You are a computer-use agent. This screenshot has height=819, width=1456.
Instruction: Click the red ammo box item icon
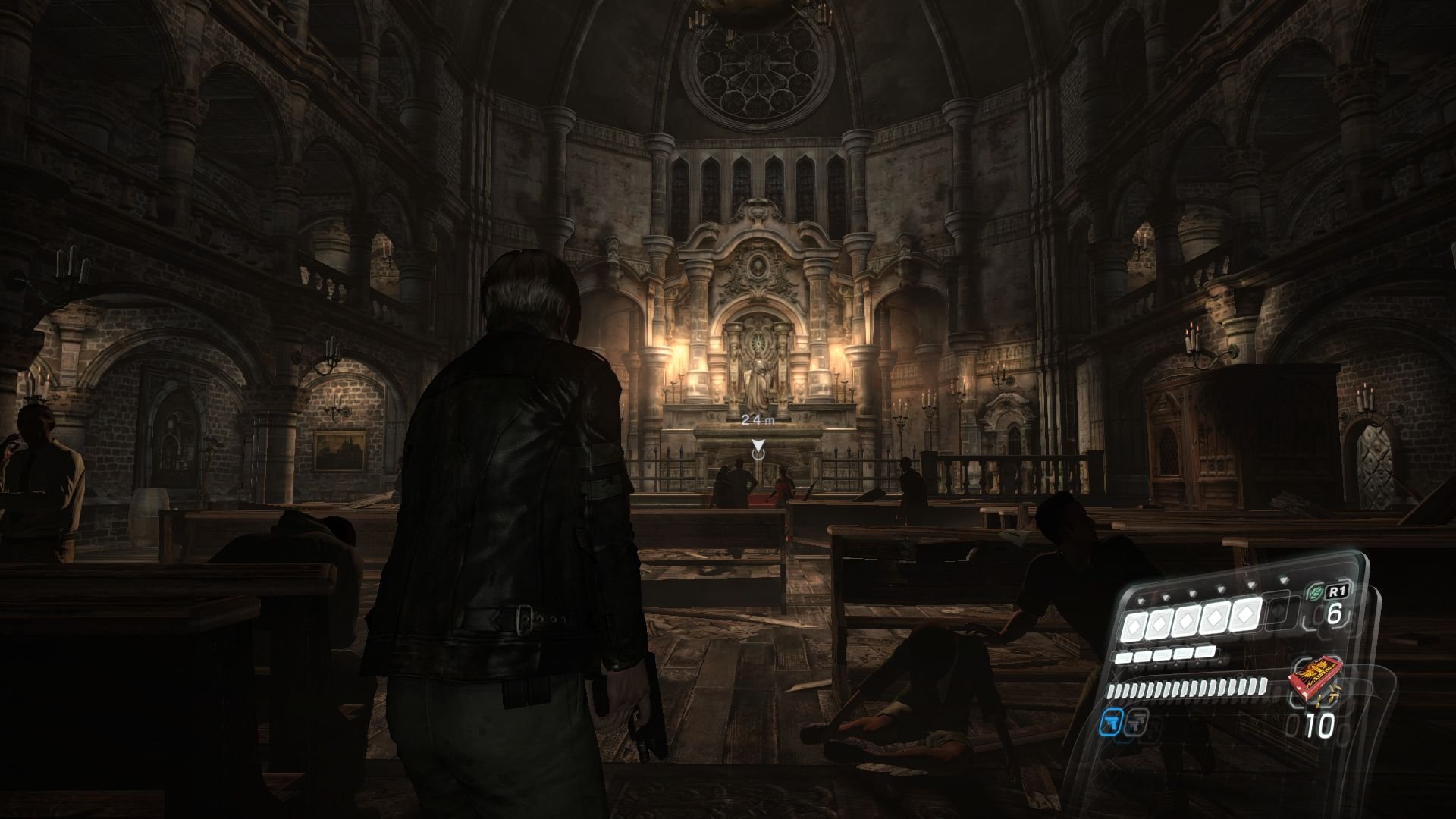[1316, 679]
